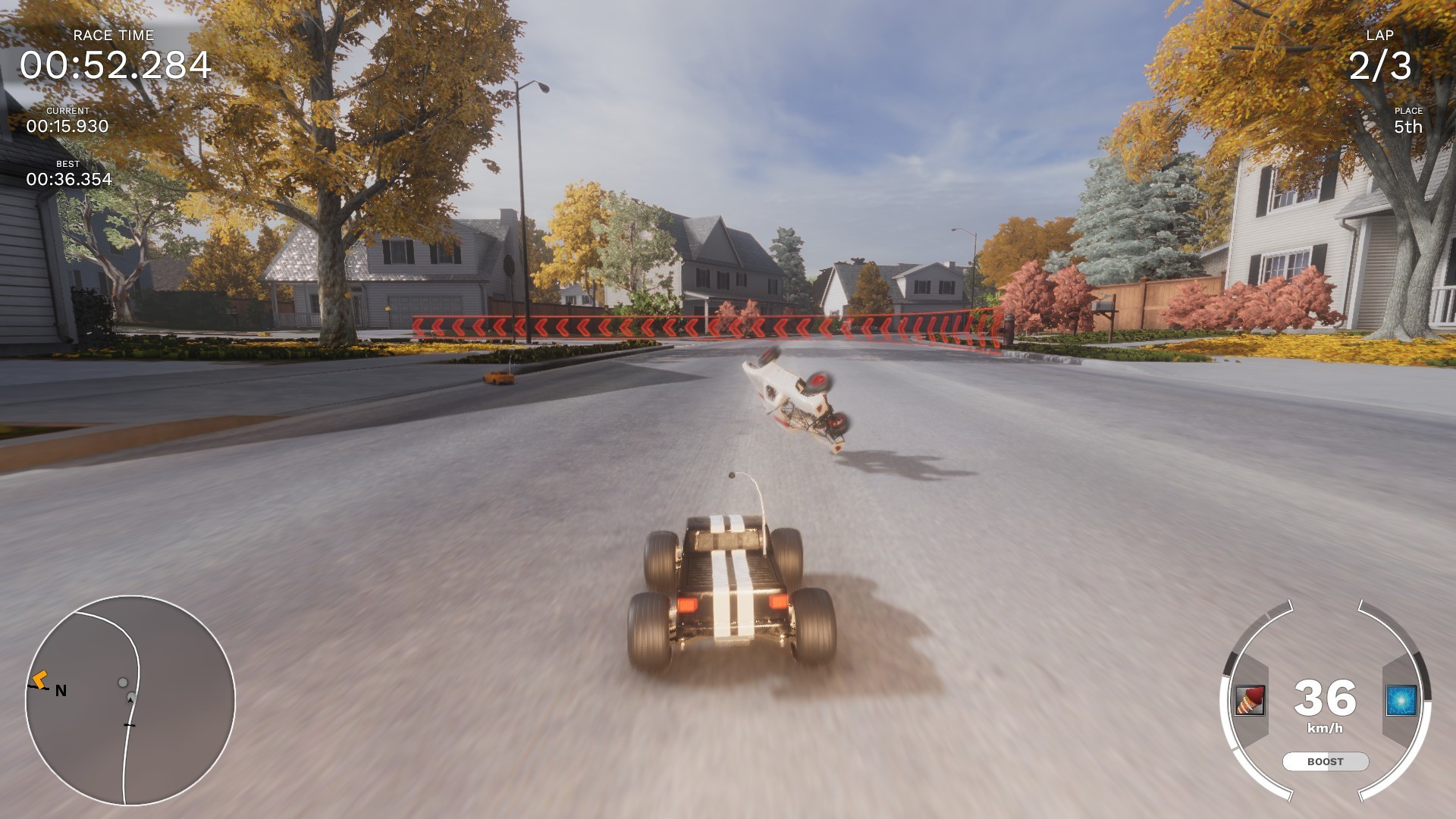Viewport: 1456px width, 819px height.
Task: Click the circular track minimap
Action: [130, 700]
